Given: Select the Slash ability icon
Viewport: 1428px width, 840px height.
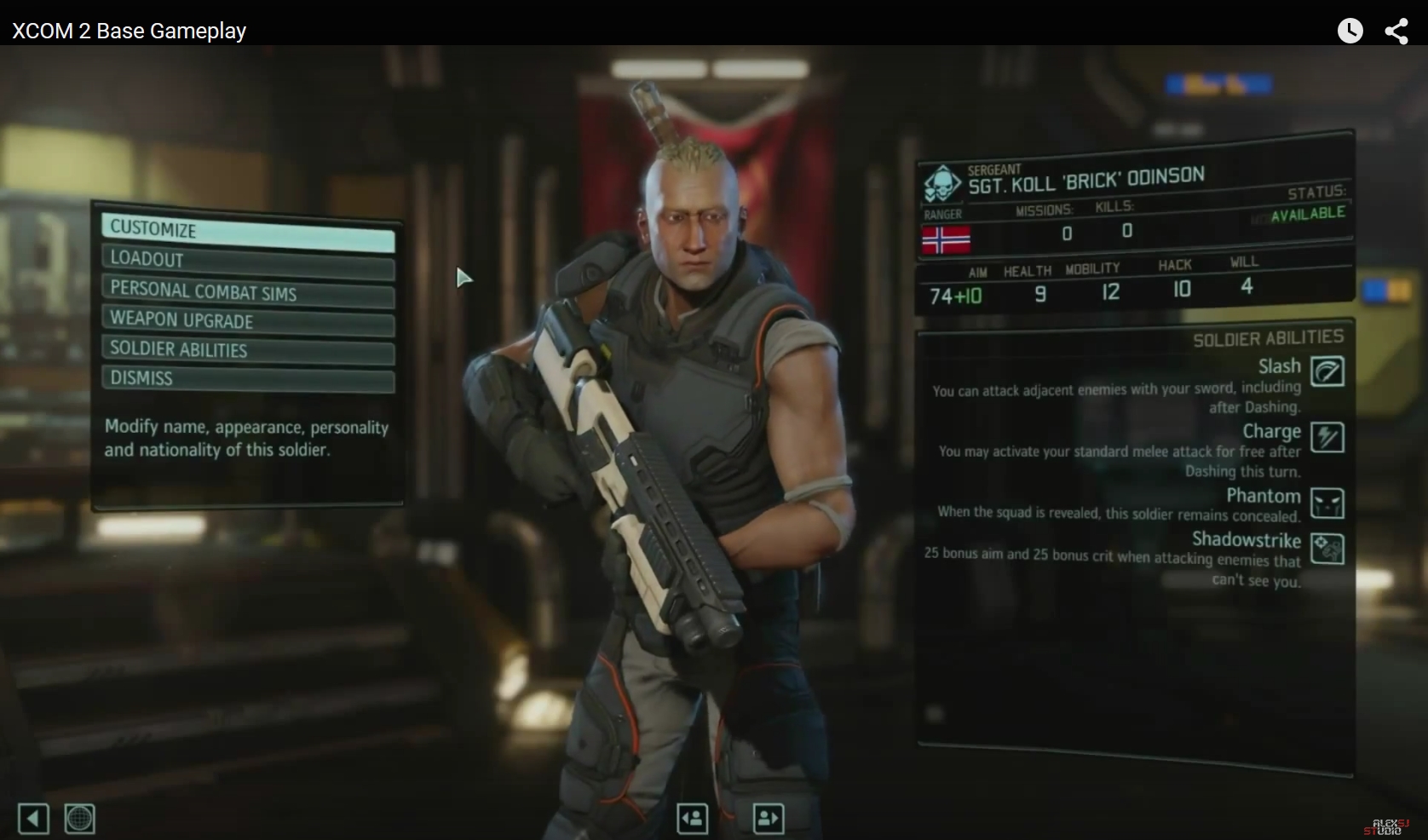Looking at the screenshot, I should (x=1327, y=371).
